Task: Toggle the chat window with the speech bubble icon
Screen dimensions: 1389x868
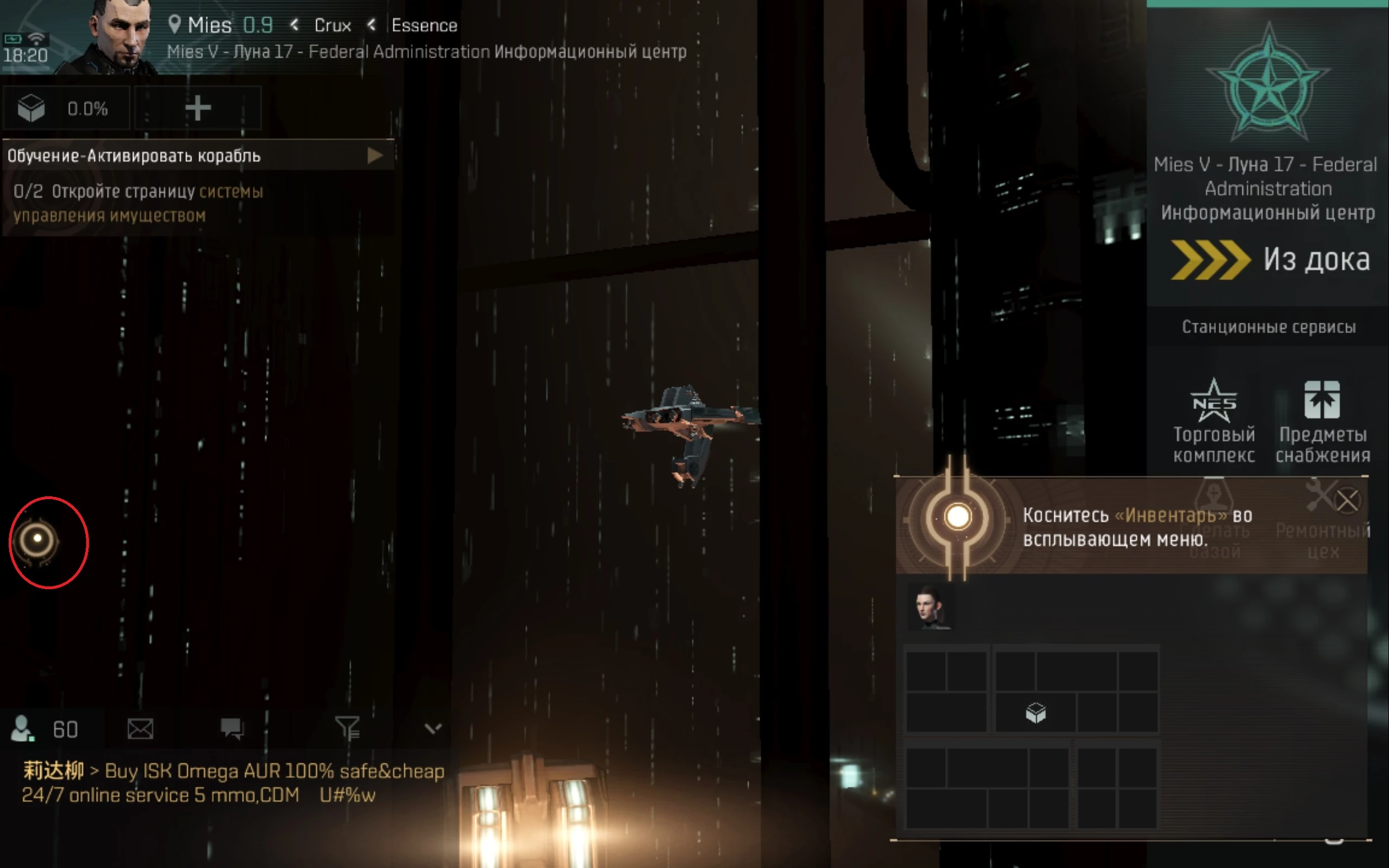Action: (232, 728)
